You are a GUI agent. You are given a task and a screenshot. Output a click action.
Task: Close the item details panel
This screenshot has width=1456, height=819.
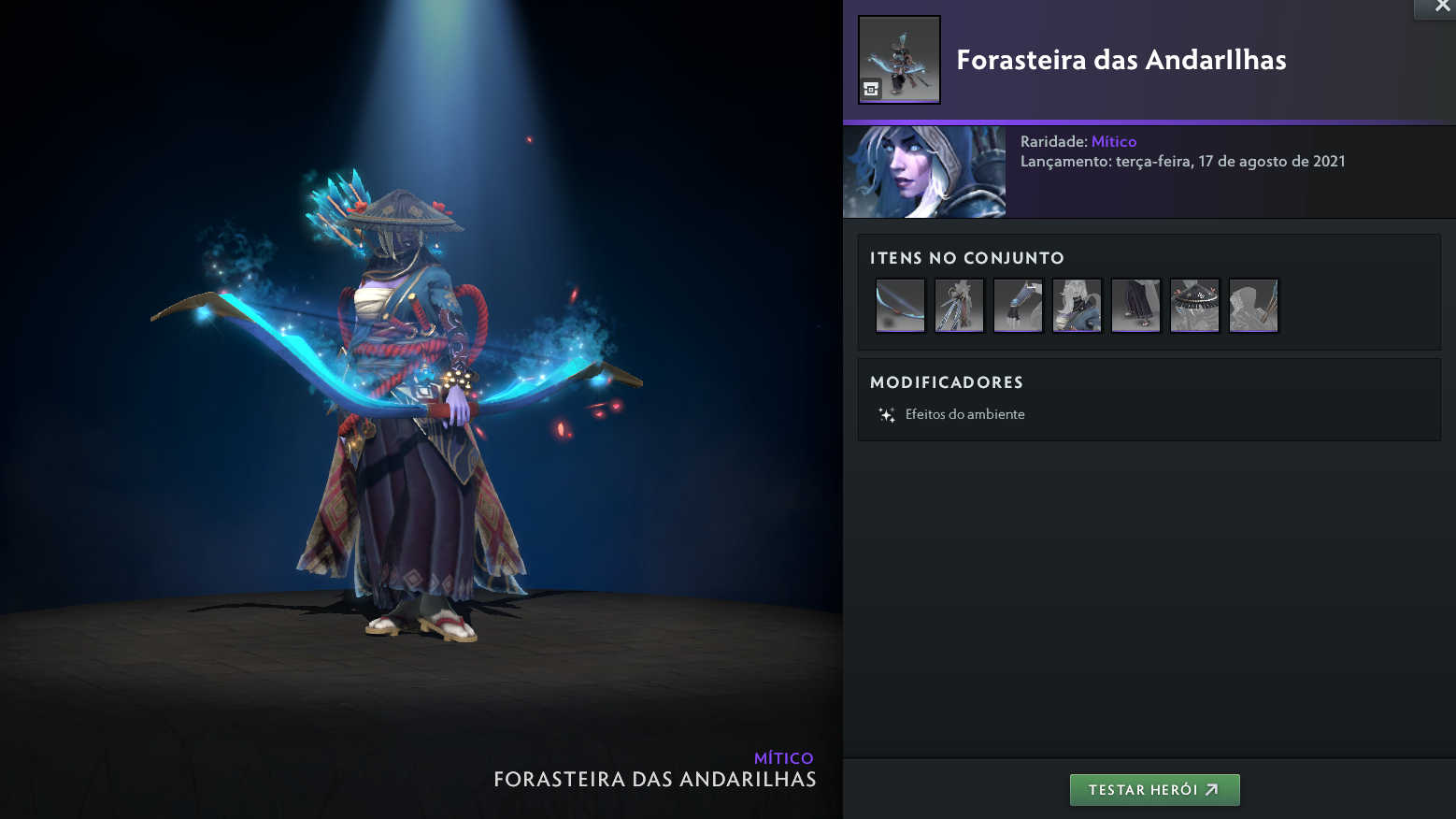1441,7
